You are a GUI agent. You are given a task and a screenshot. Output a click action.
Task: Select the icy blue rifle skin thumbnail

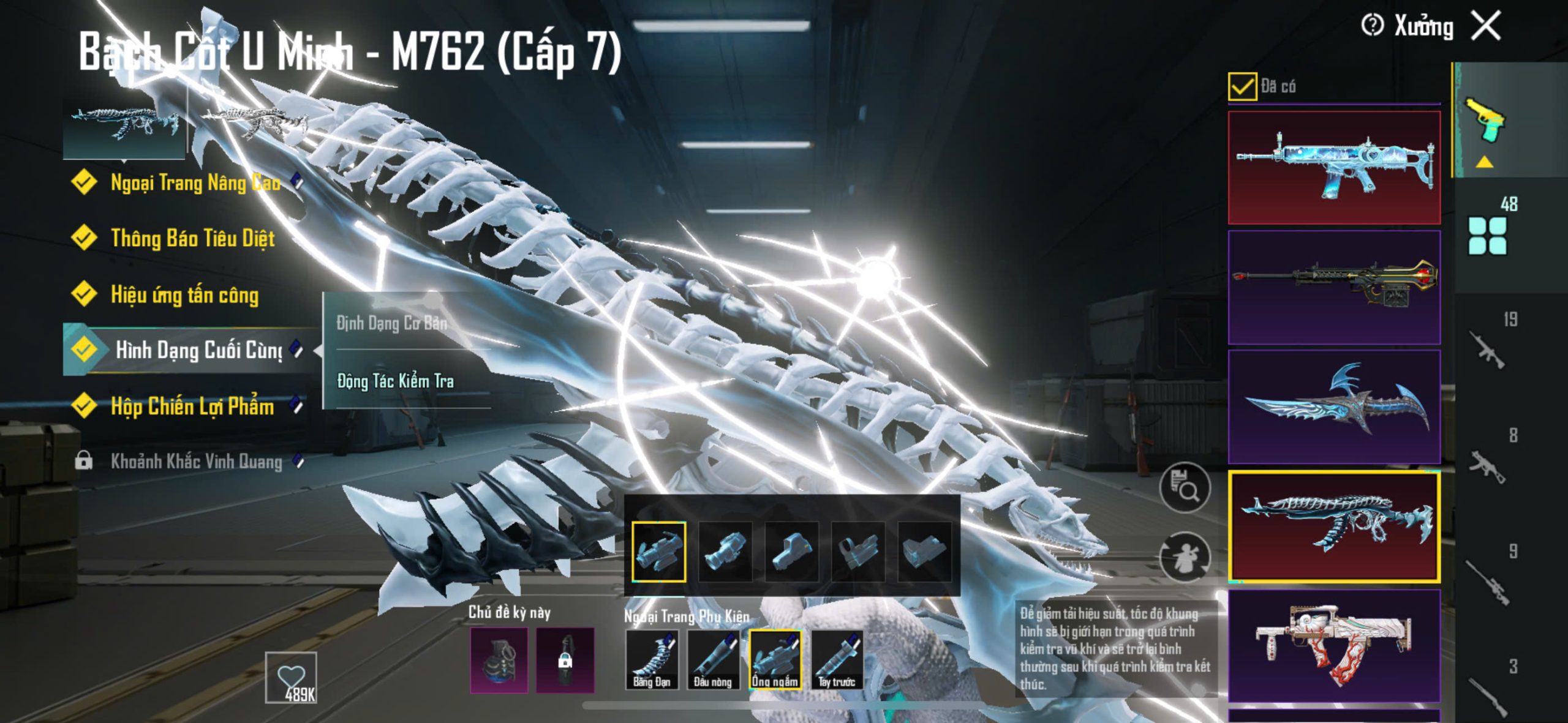pos(1334,167)
